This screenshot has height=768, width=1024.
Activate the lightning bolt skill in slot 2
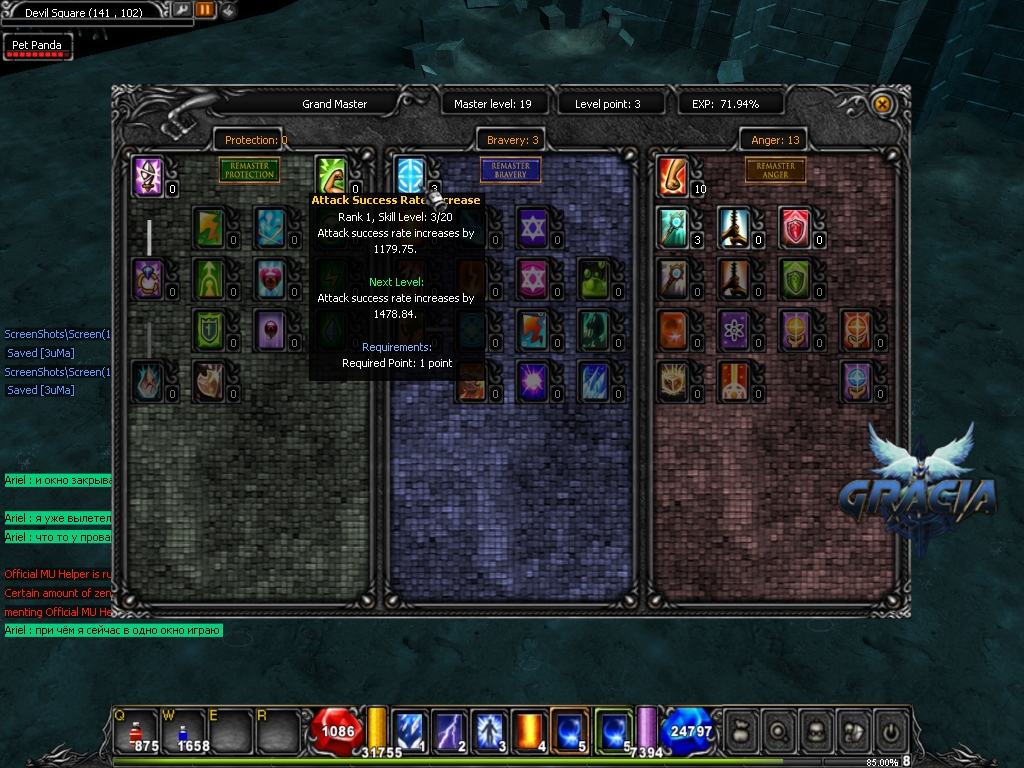pos(450,731)
